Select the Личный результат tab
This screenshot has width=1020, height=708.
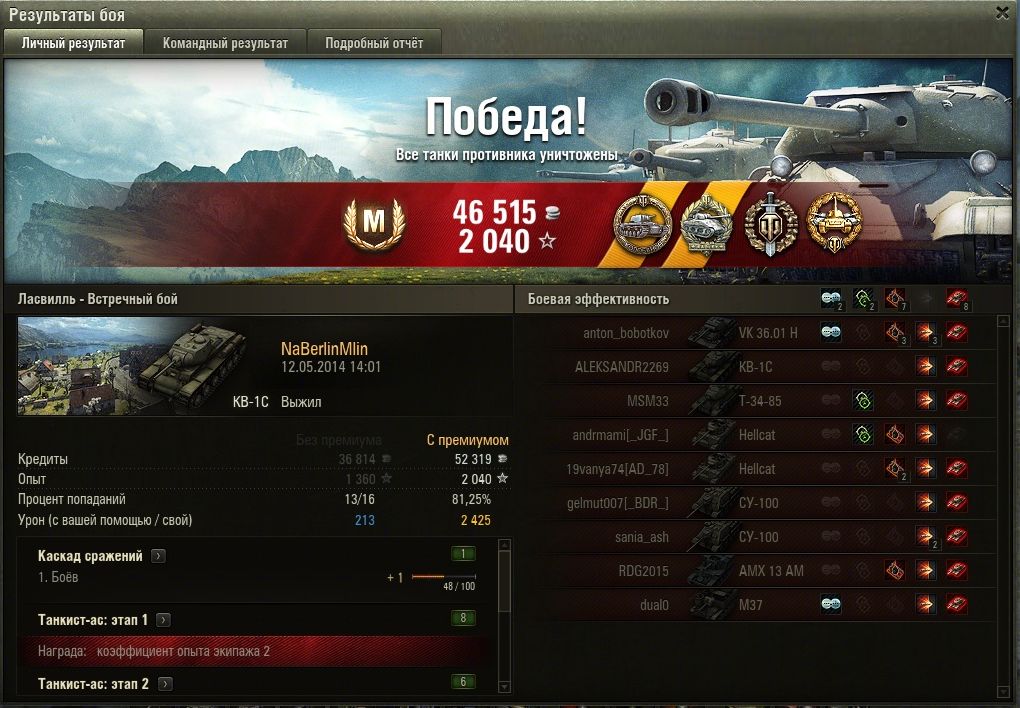[x=73, y=43]
